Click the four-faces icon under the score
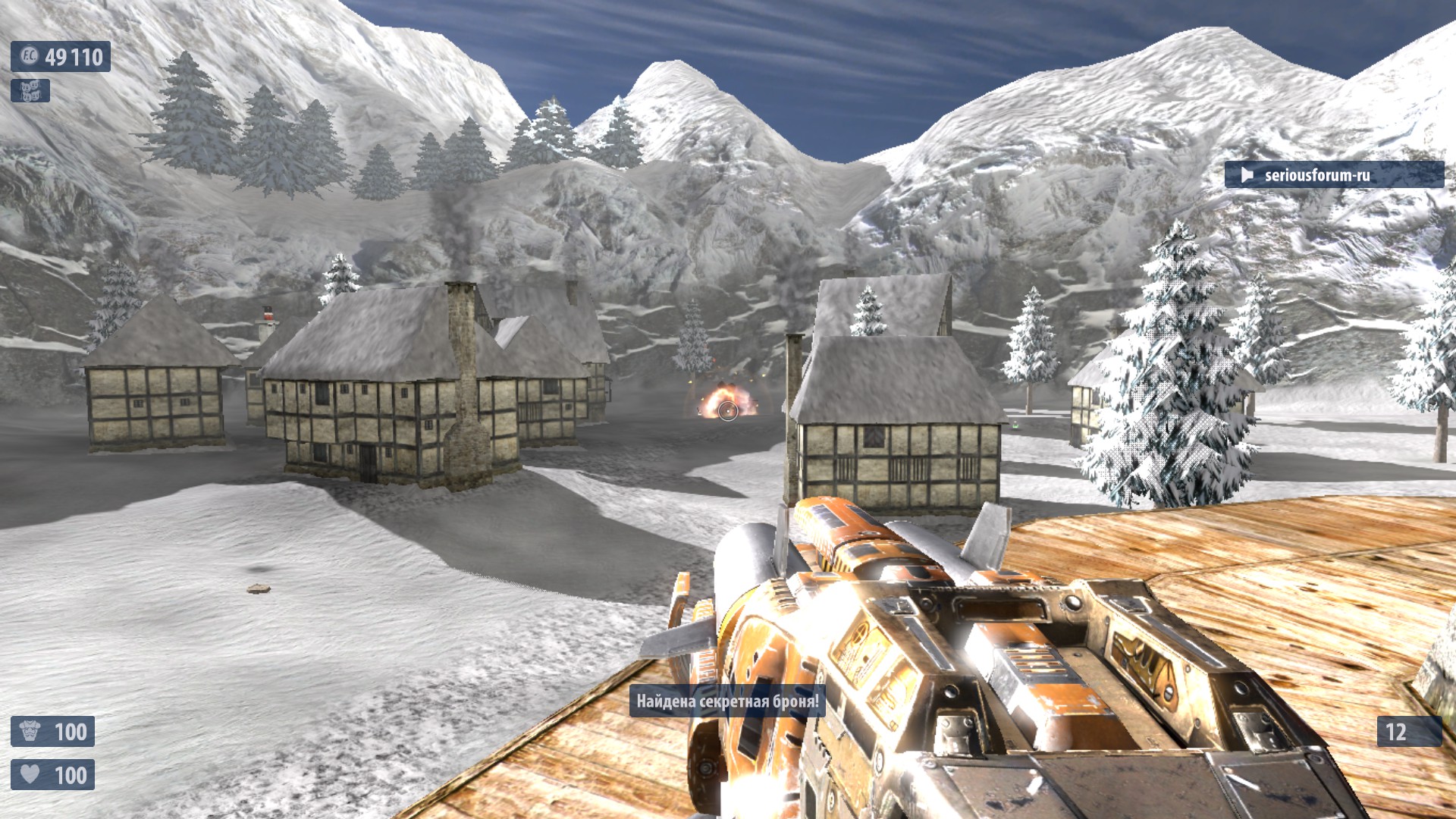This screenshot has width=1456, height=819. tap(30, 91)
